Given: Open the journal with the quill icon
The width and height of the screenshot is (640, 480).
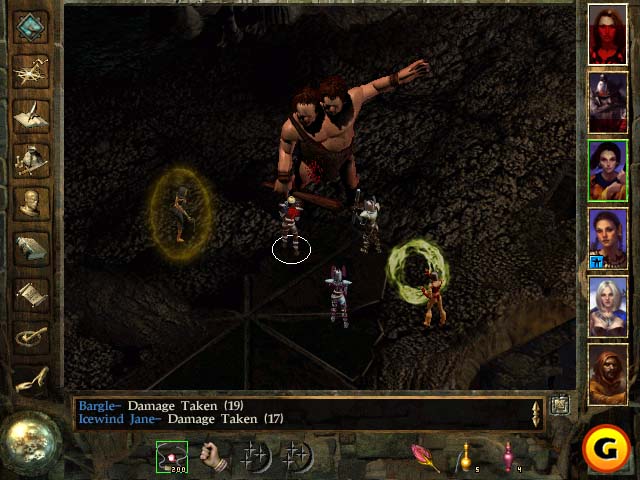Looking at the screenshot, I should tap(32, 113).
